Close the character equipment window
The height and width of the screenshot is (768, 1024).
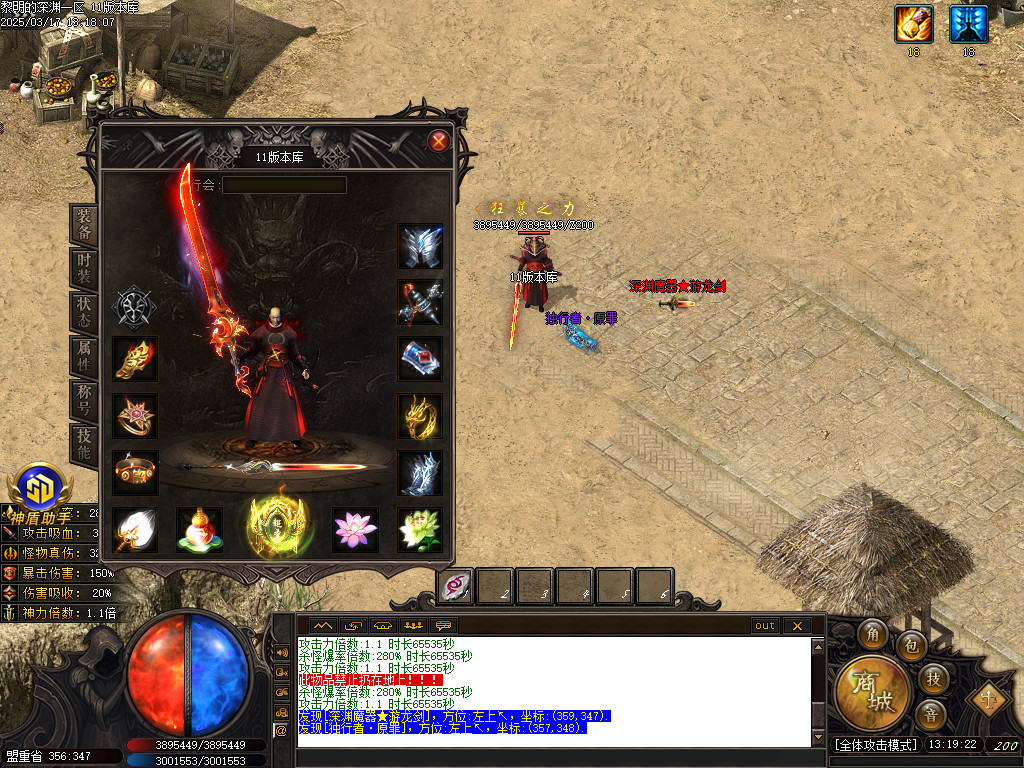click(438, 141)
